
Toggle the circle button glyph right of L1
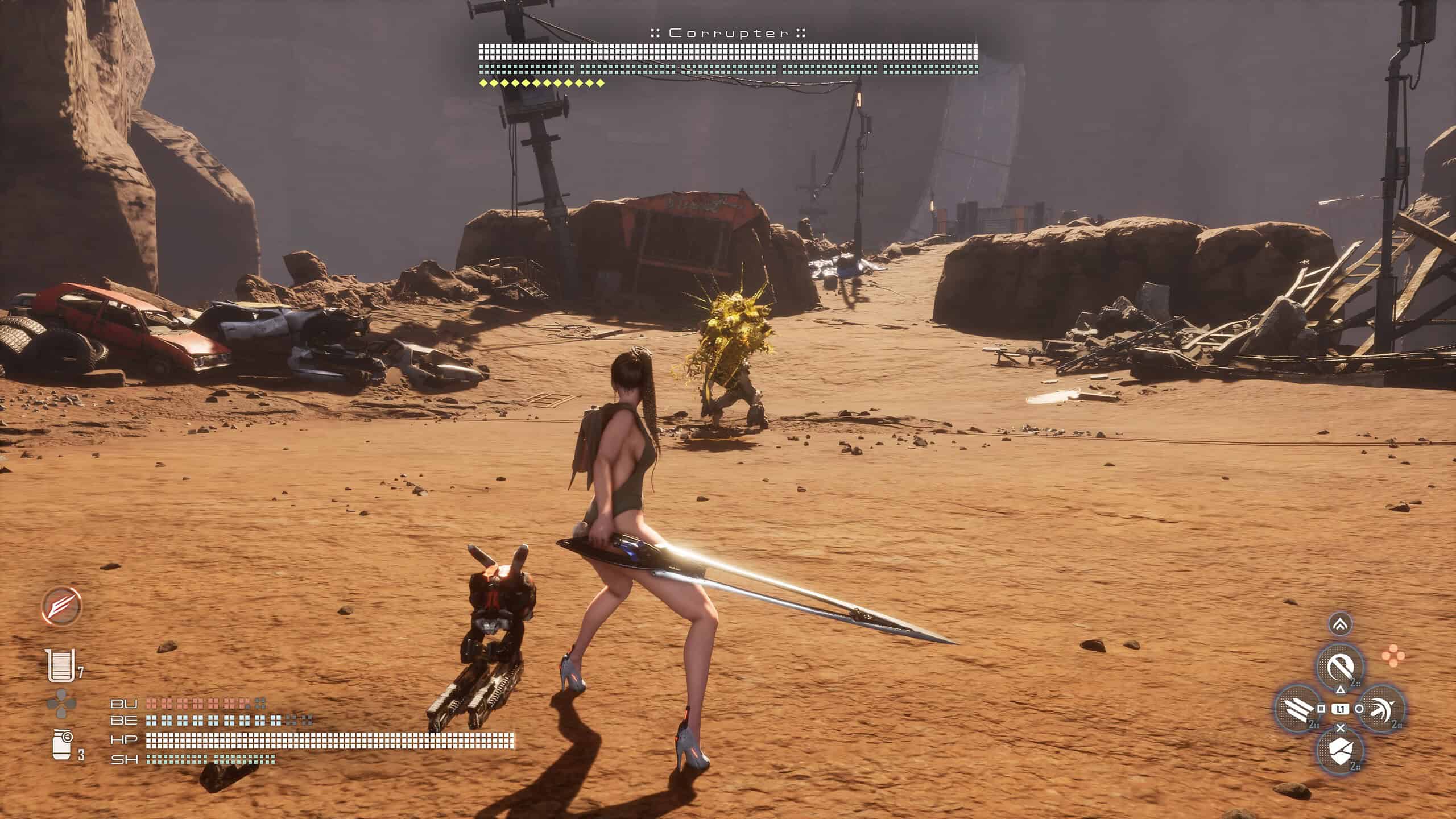(x=1359, y=708)
